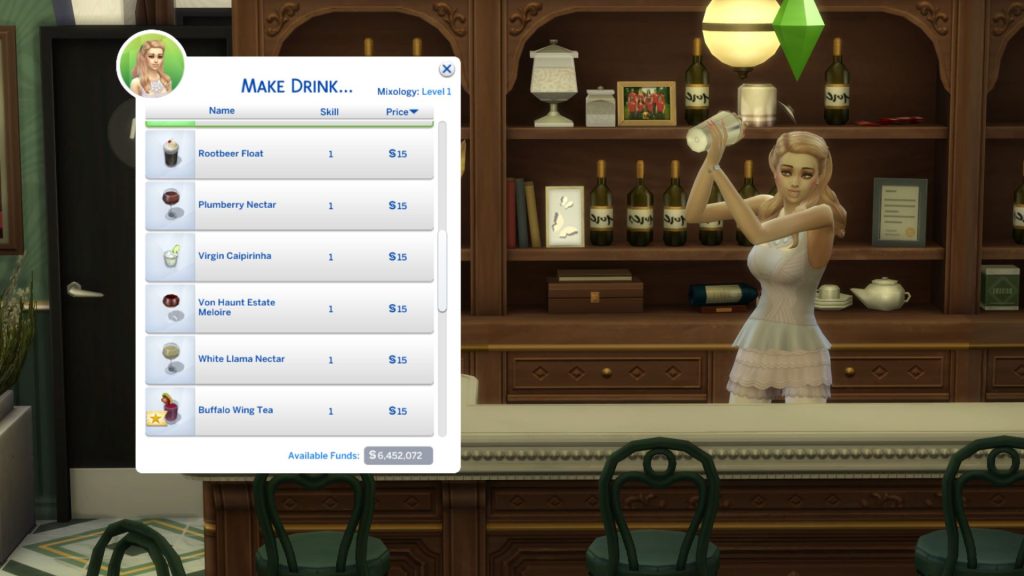Close the Make Drink dialog
Image resolution: width=1024 pixels, height=576 pixels.
coord(446,69)
